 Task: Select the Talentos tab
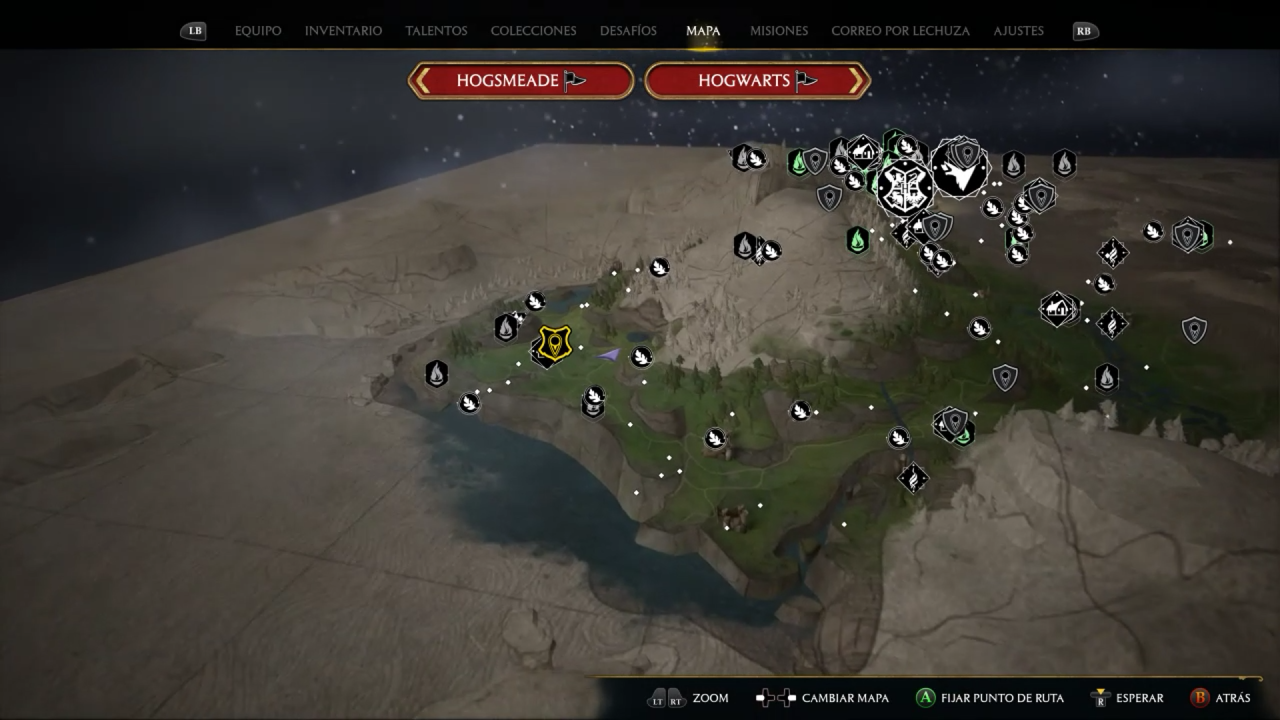tap(436, 31)
